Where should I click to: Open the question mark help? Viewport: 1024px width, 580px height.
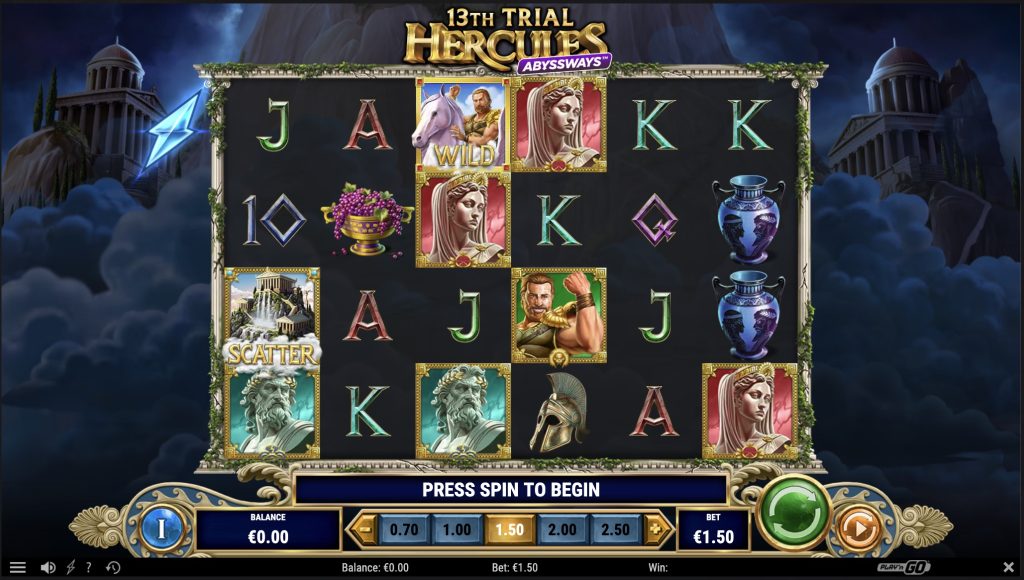[88, 568]
